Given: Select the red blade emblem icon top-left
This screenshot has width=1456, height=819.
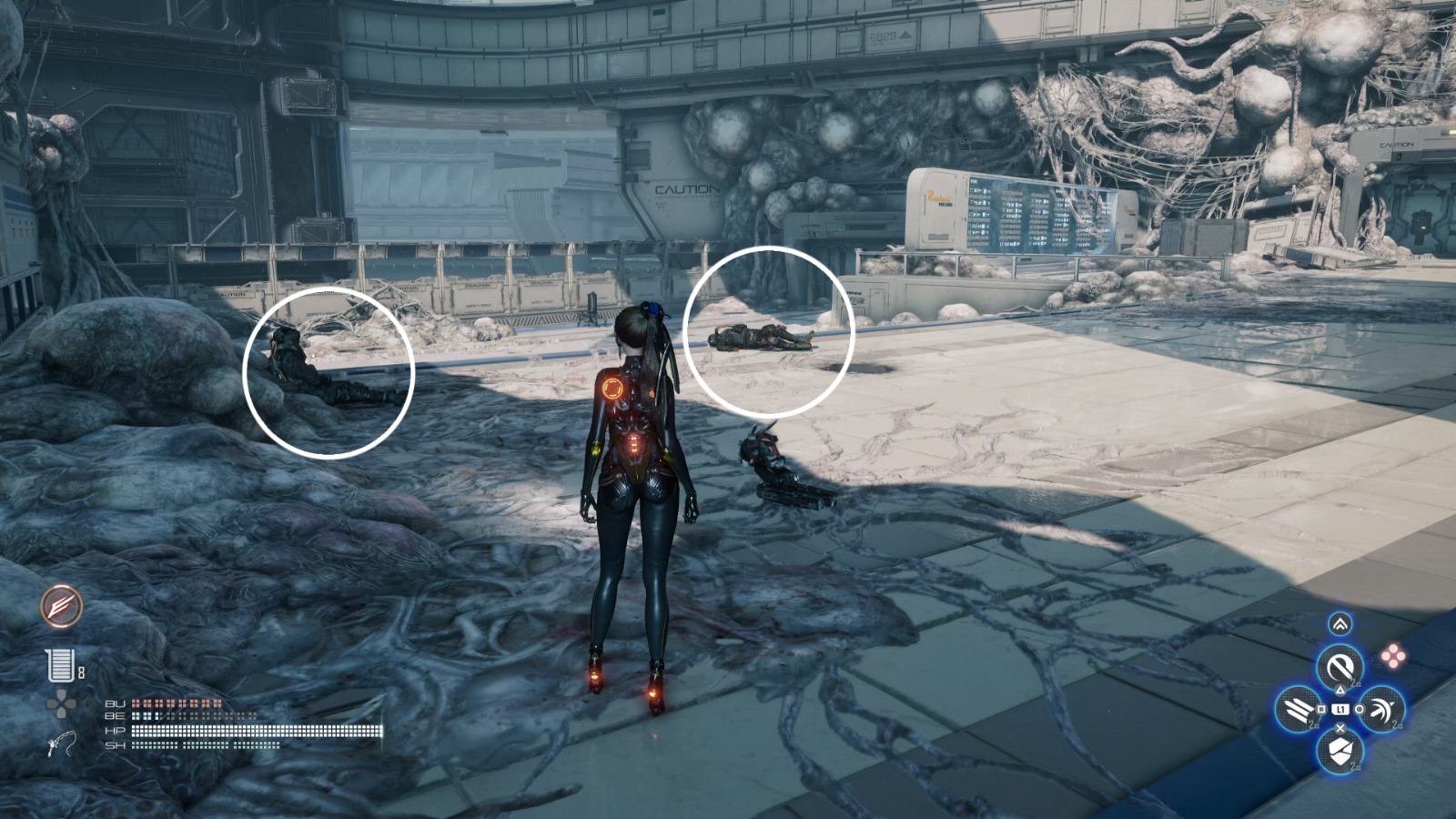Looking at the screenshot, I should 61,605.
